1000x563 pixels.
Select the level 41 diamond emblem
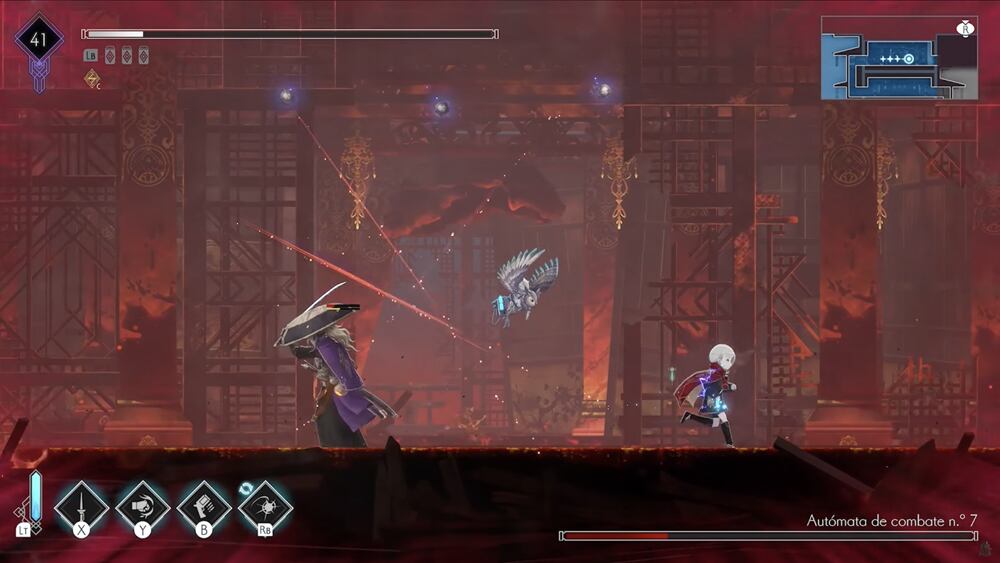(39, 41)
